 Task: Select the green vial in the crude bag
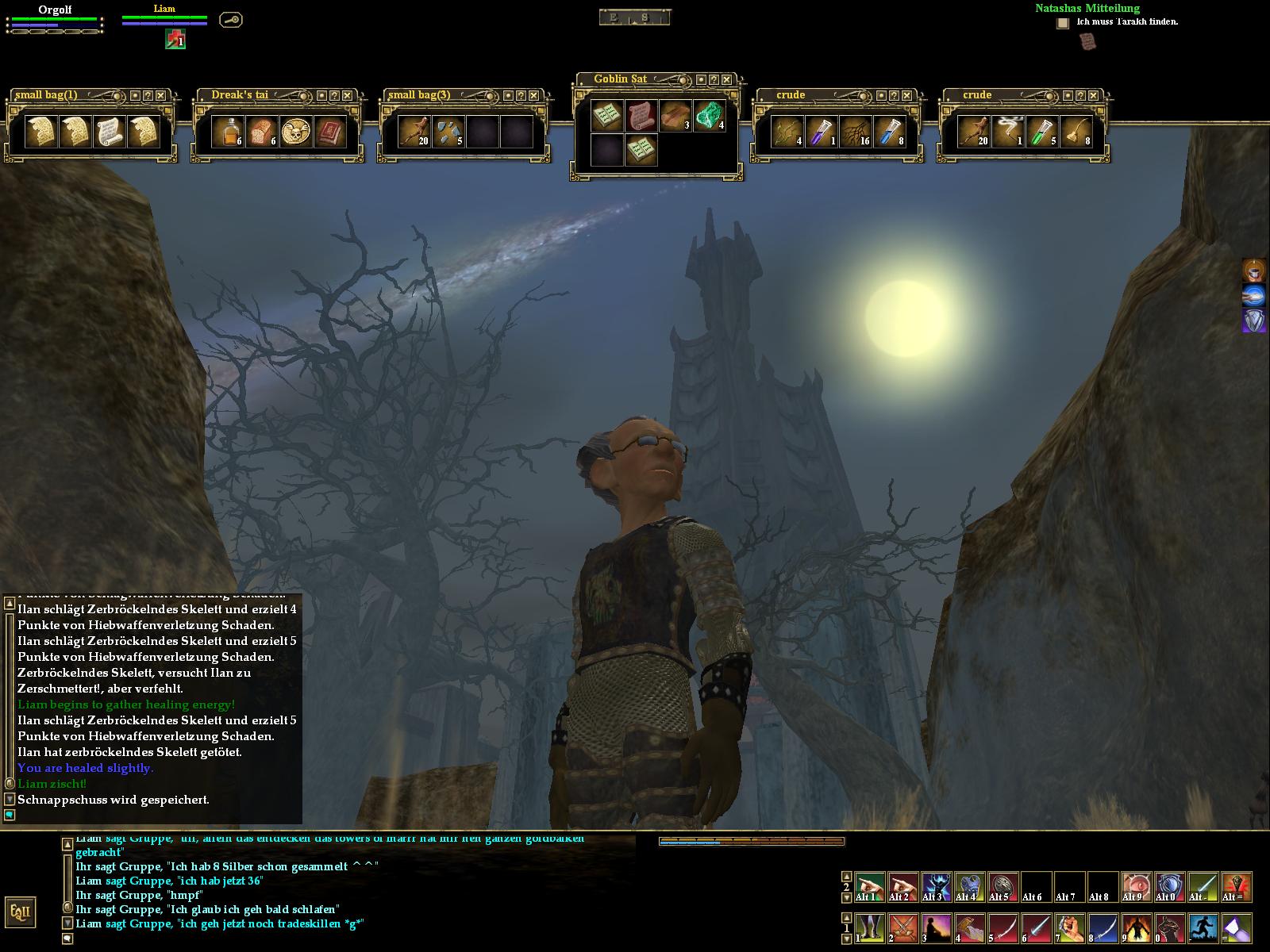[x=1041, y=132]
